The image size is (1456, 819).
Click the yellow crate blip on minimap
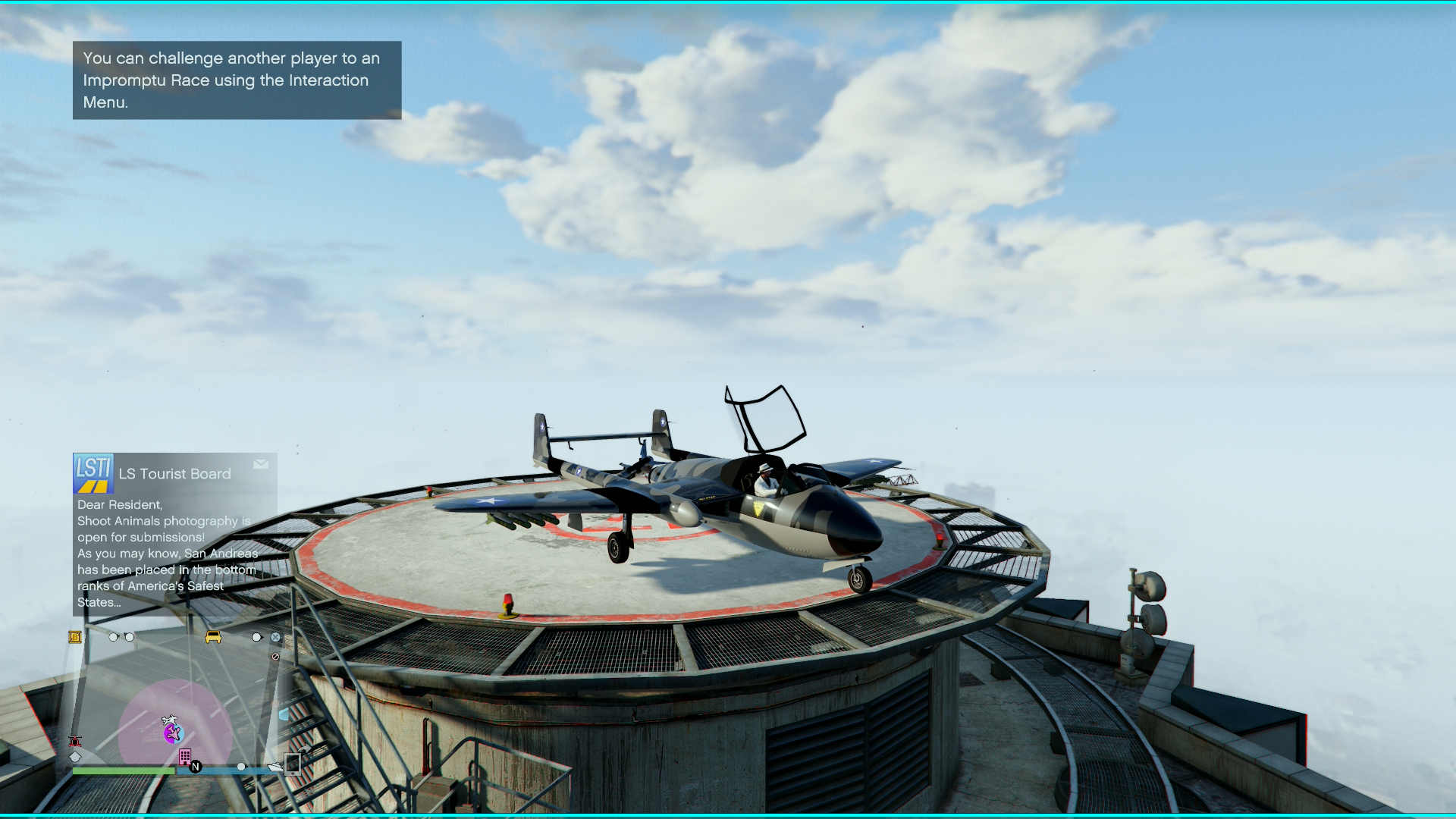[75, 637]
